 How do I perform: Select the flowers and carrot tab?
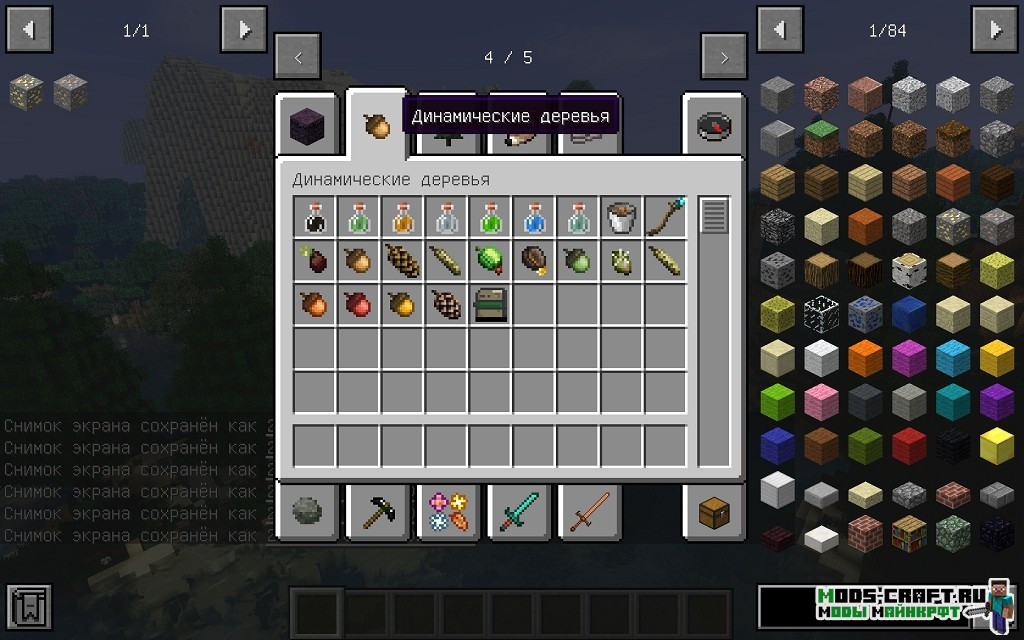pos(448,513)
